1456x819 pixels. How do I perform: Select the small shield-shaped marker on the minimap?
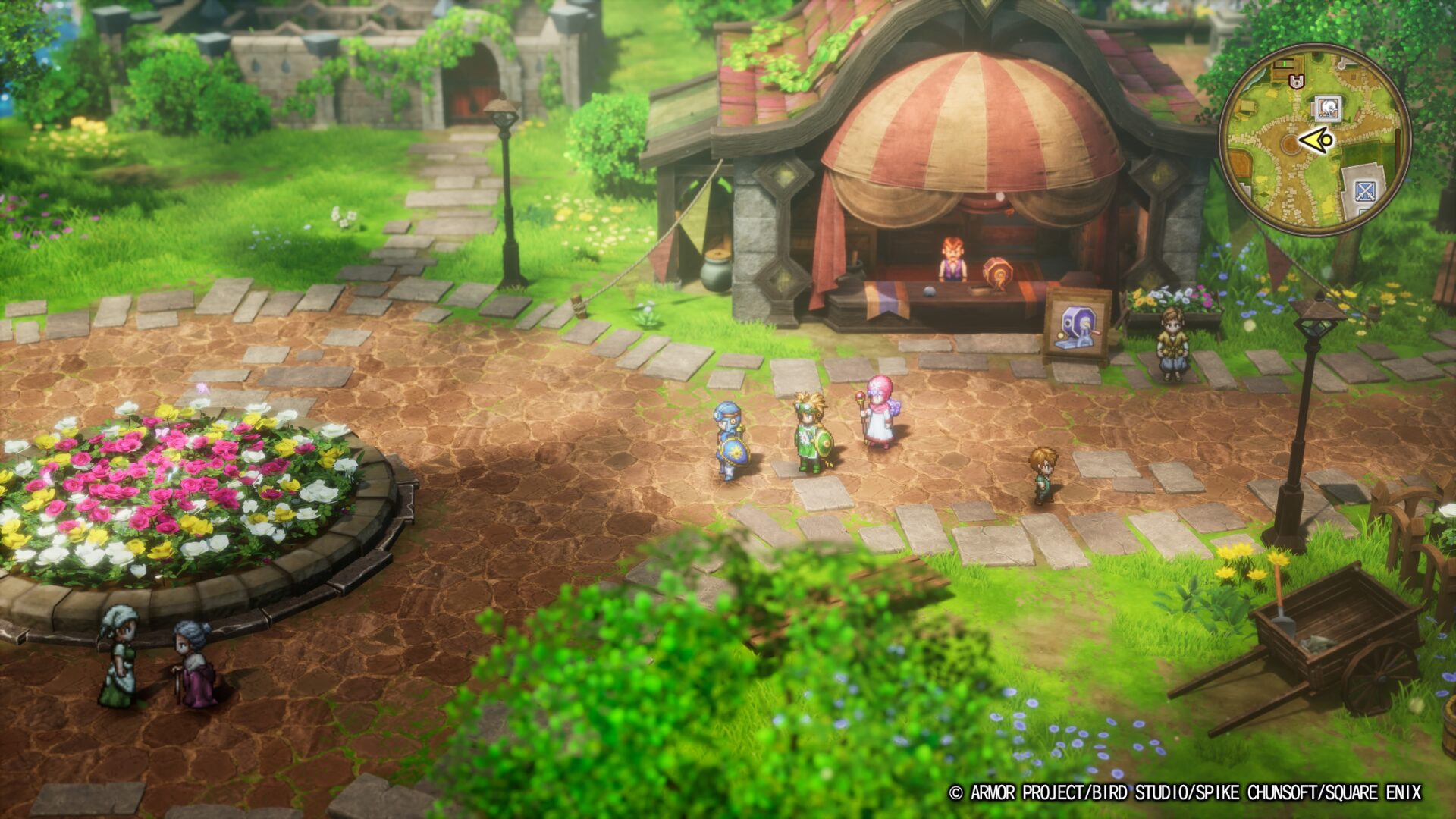pyautogui.click(x=1296, y=80)
